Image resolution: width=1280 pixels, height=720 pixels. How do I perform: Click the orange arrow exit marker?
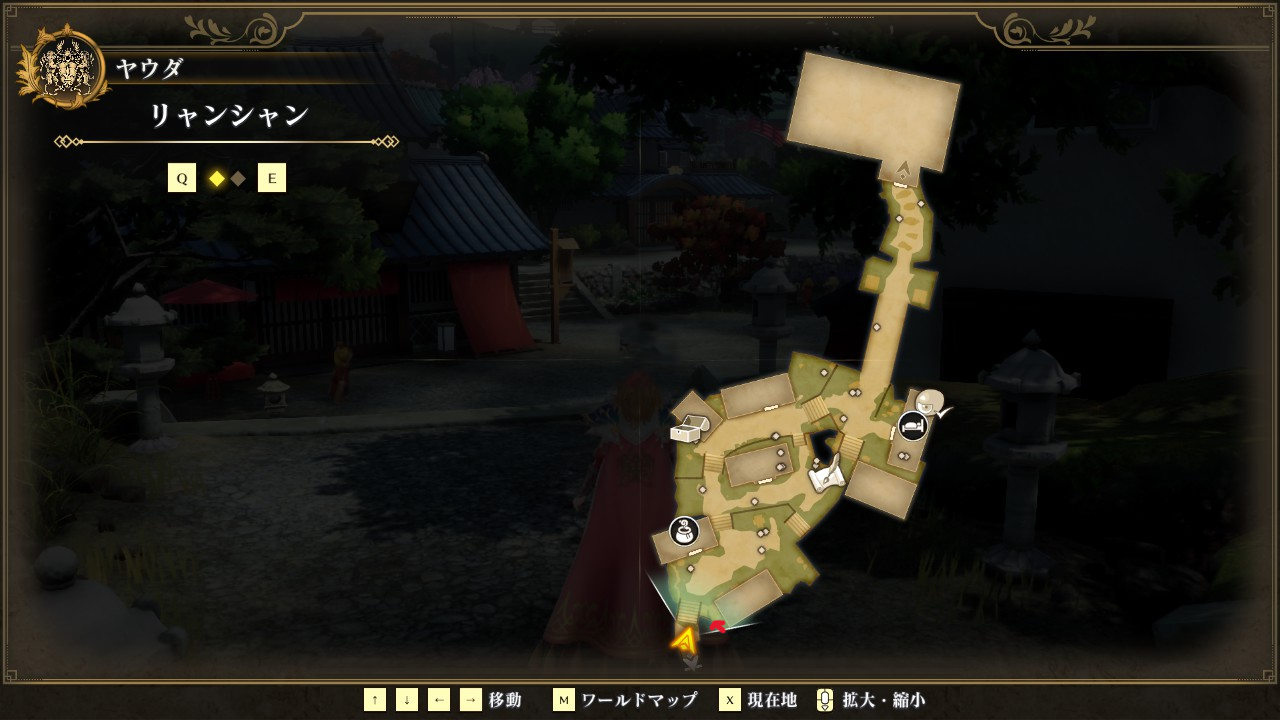coord(685,639)
